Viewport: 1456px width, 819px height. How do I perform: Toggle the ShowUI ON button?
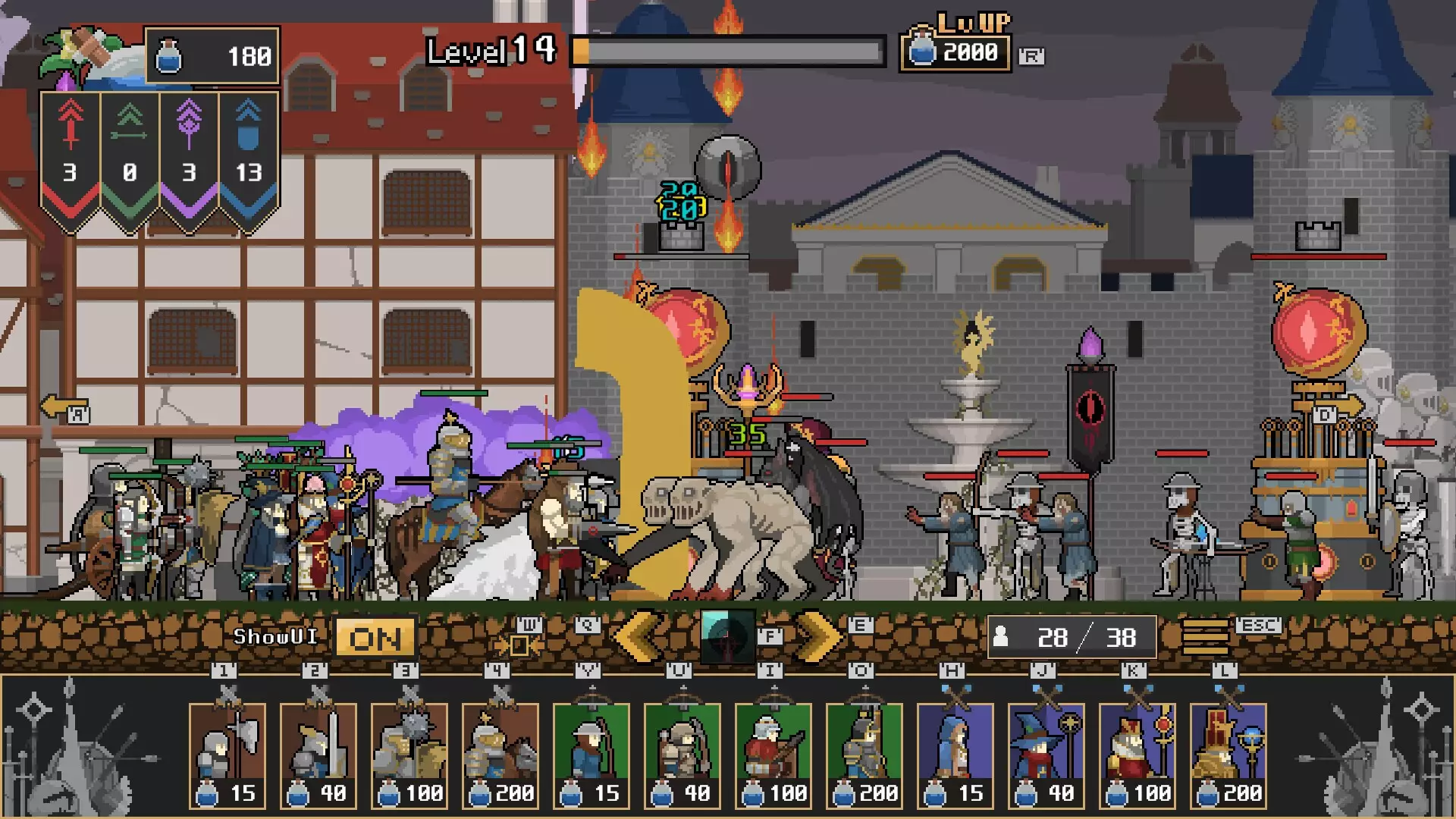click(375, 639)
